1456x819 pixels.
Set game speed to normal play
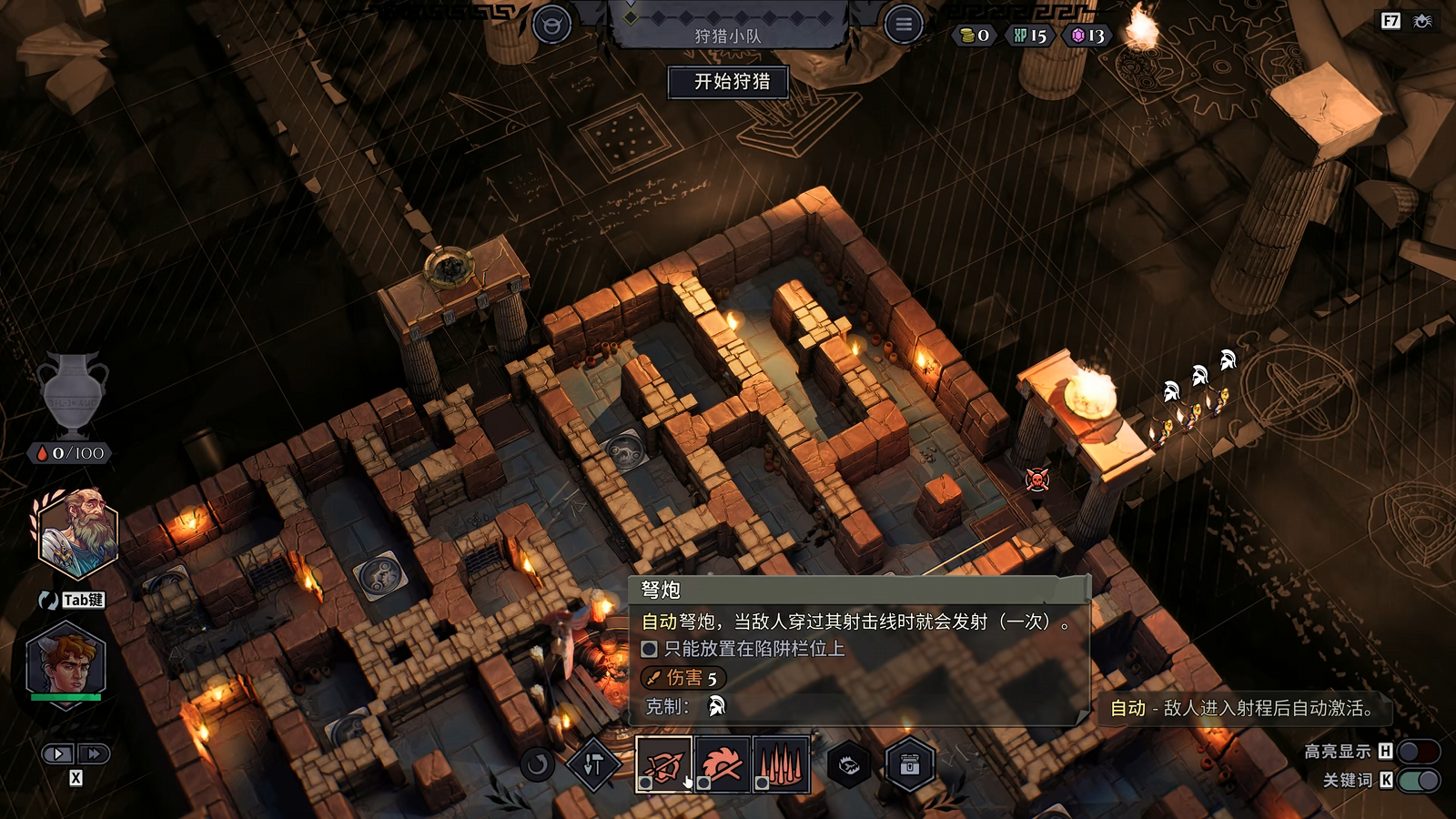click(57, 753)
